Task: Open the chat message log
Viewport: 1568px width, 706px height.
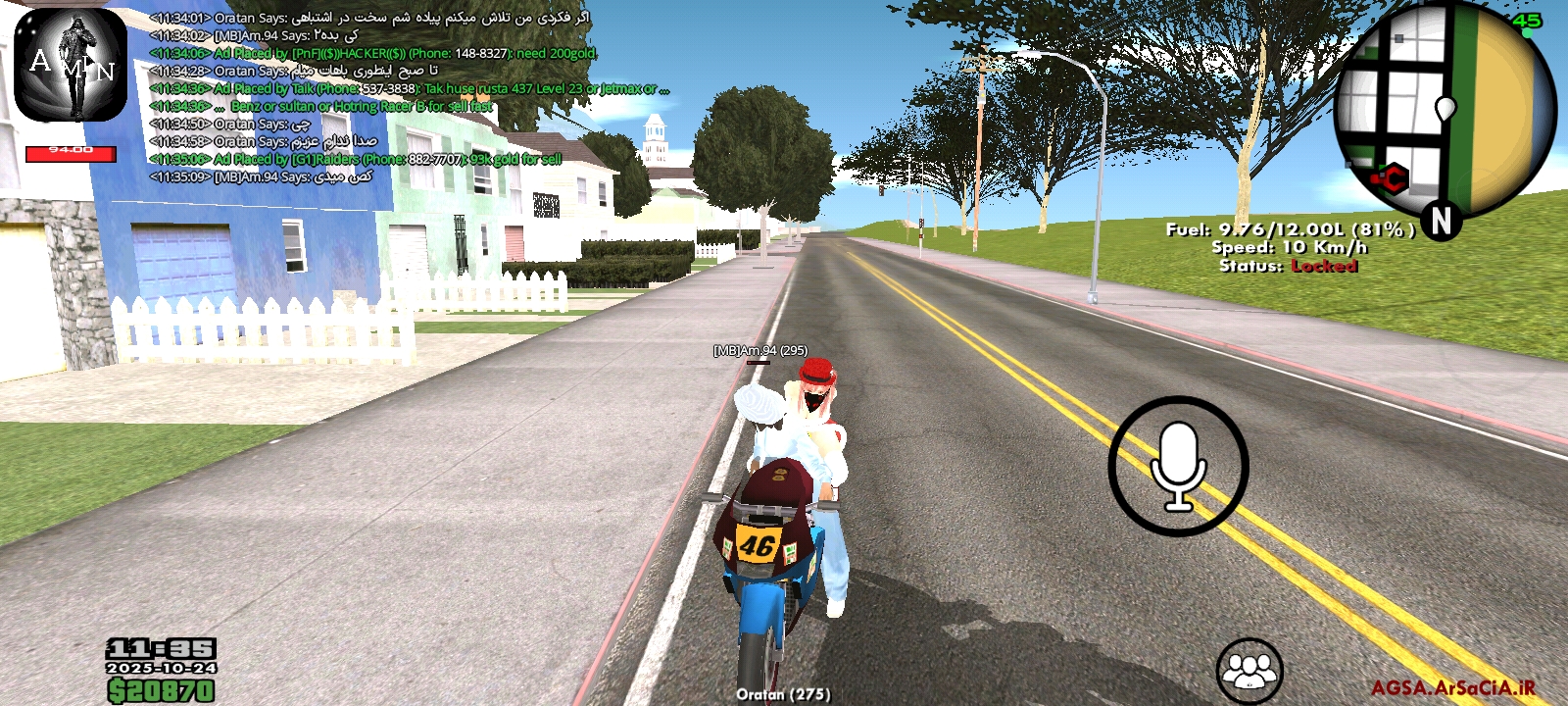Action: click(x=392, y=97)
